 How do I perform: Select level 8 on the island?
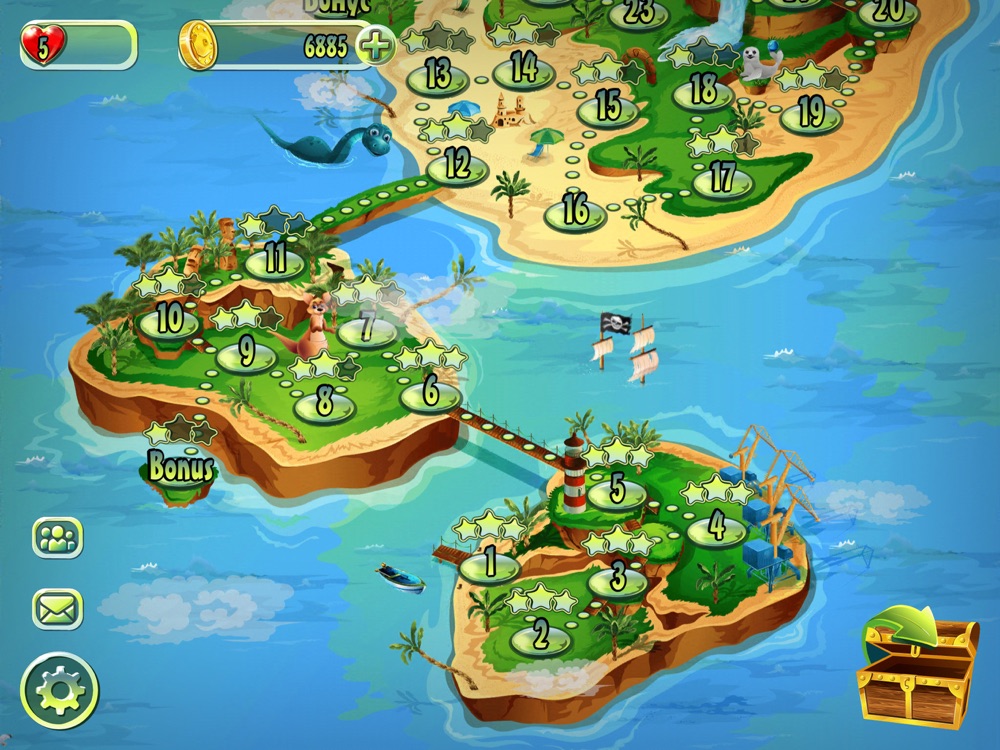point(324,405)
